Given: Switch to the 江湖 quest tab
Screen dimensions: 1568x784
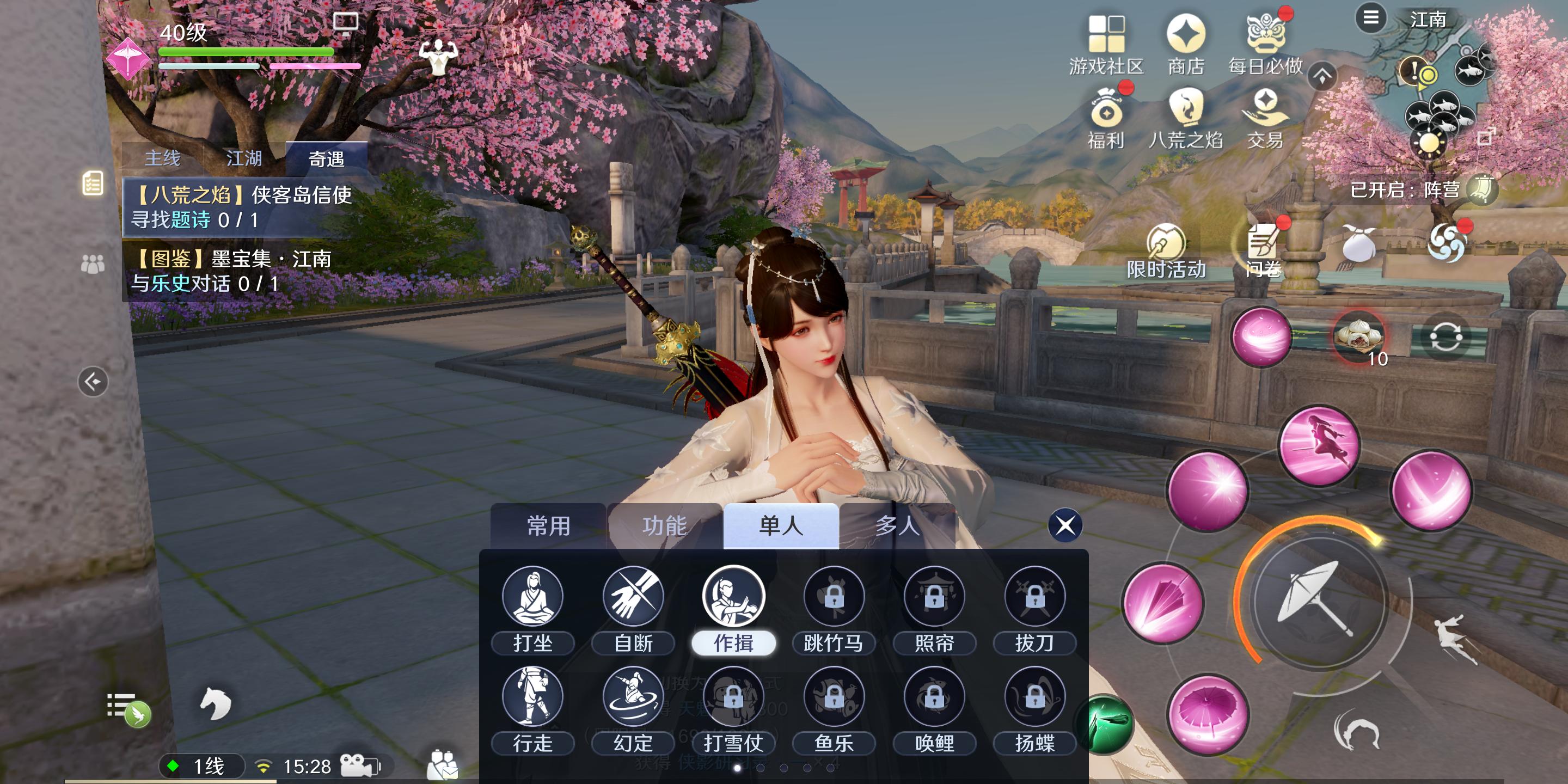Looking at the screenshot, I should click(x=244, y=158).
